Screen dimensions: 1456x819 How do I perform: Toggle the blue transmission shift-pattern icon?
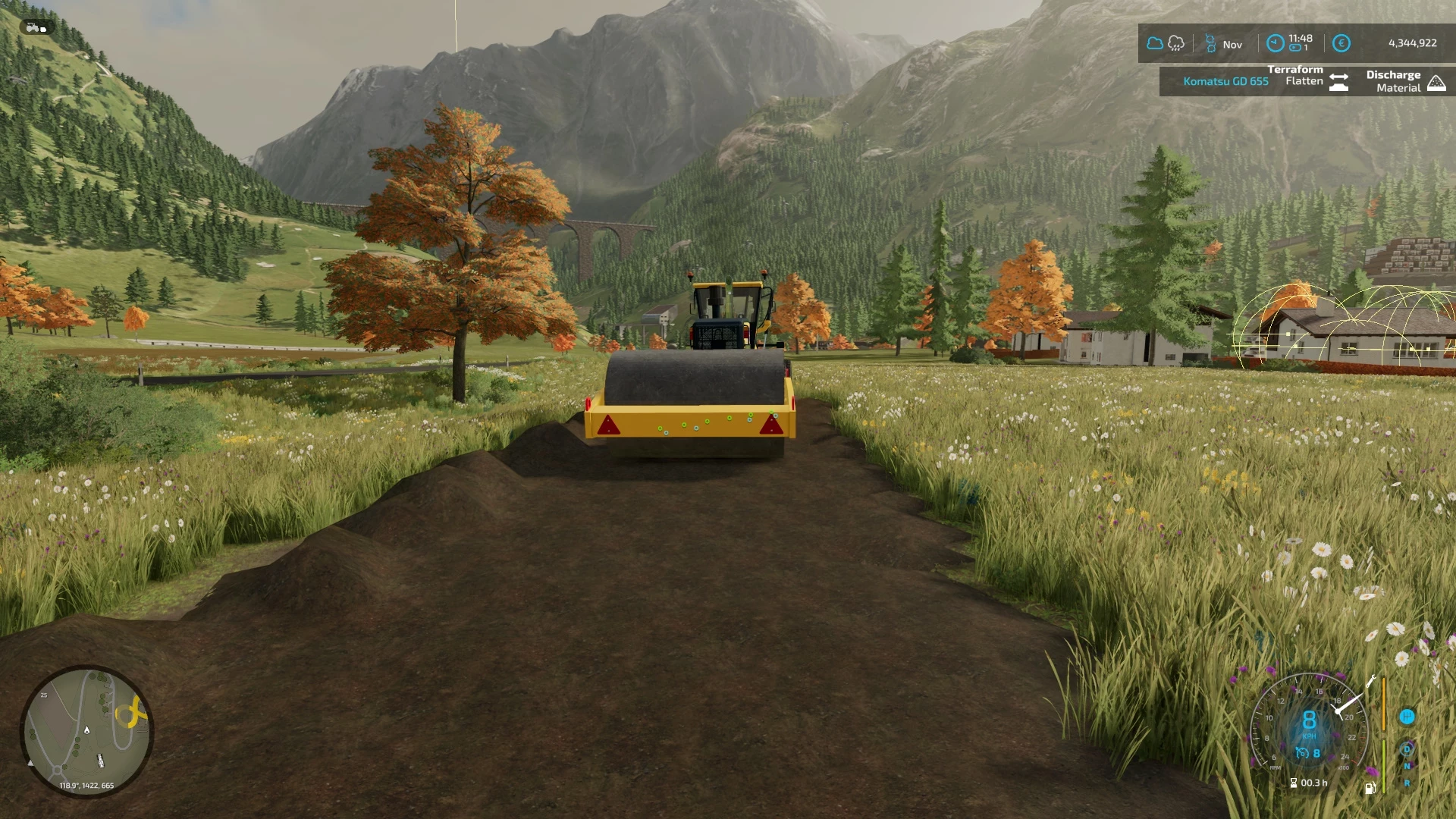[x=1407, y=717]
